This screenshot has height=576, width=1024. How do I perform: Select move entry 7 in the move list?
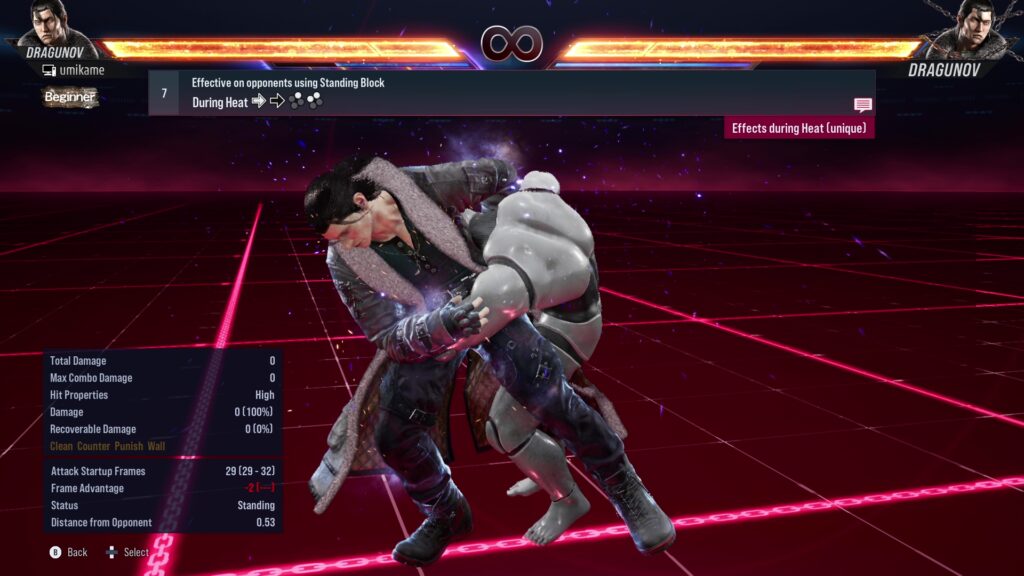pos(511,92)
